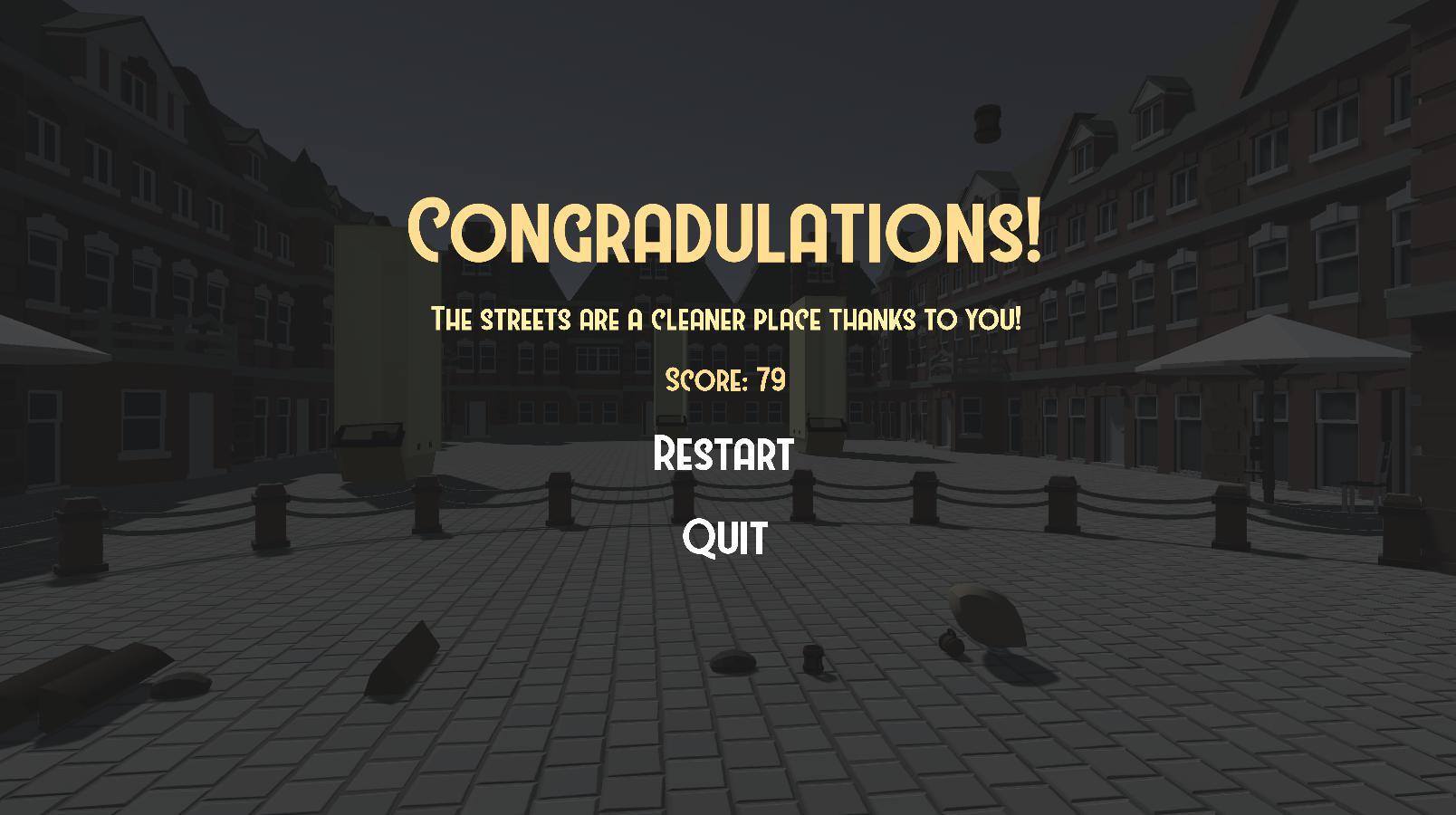Click the manhole cover in the plaza center
This screenshot has height=815, width=1456.
(x=732, y=663)
